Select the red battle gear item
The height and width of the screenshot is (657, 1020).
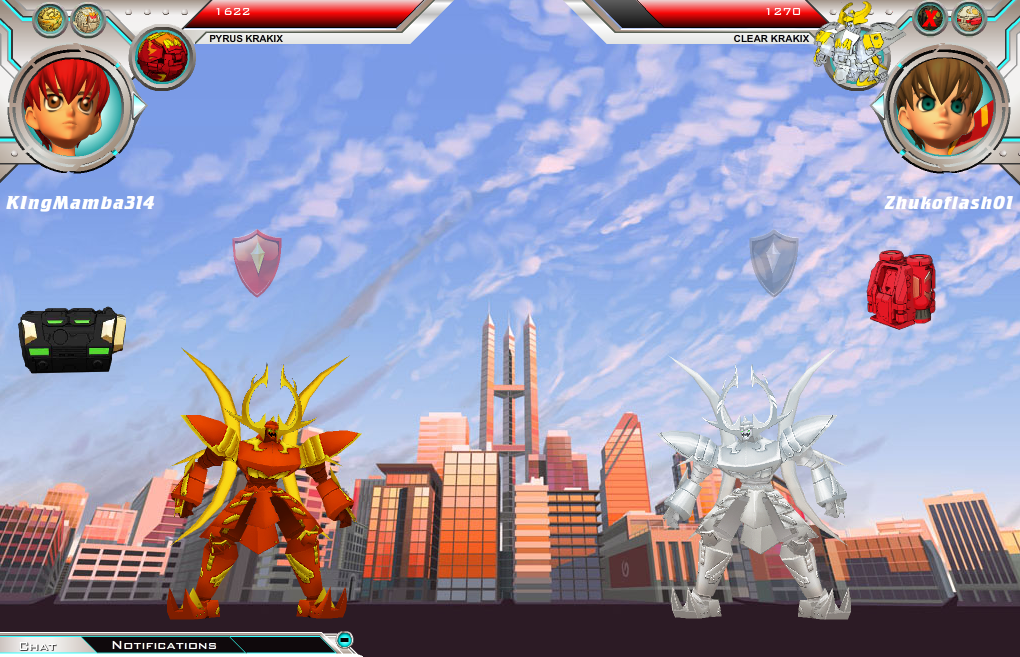click(901, 289)
